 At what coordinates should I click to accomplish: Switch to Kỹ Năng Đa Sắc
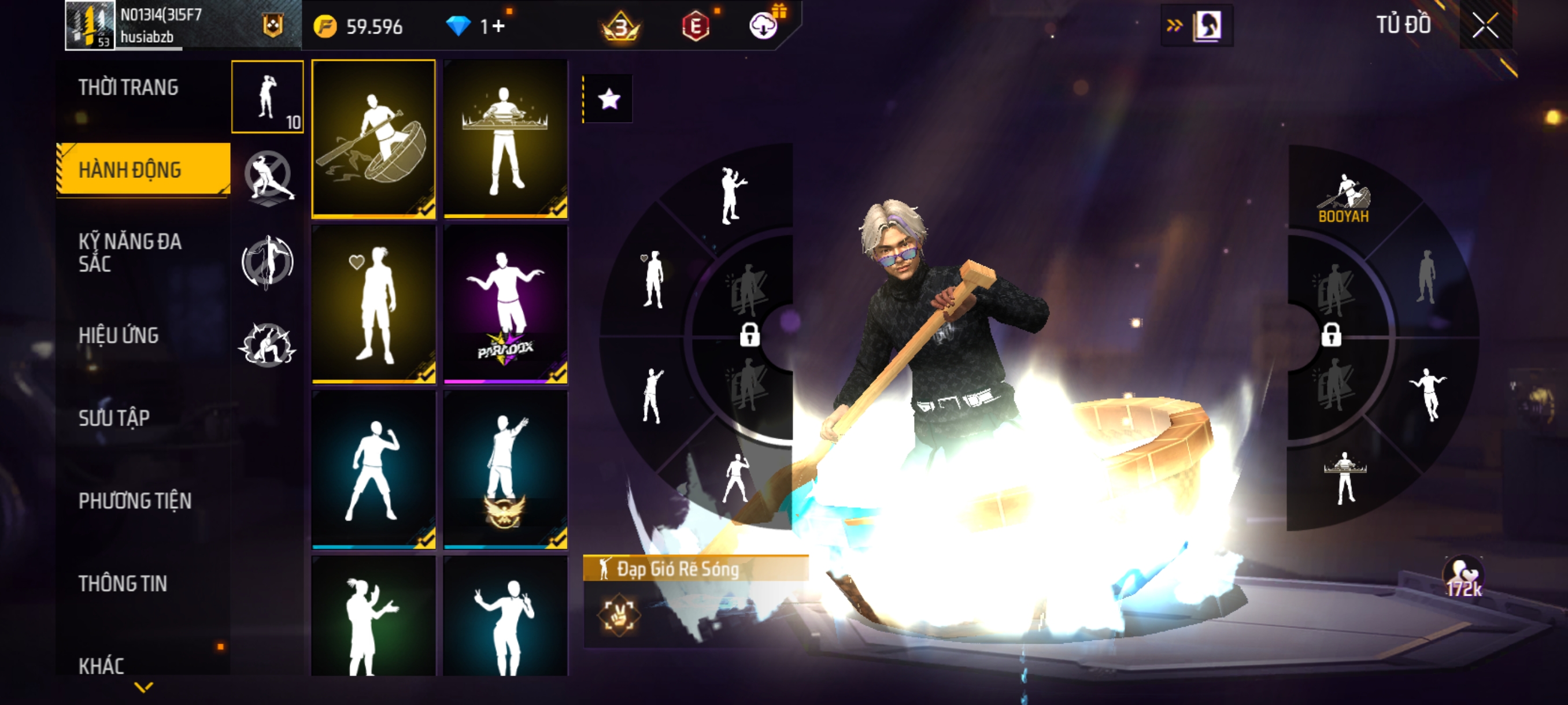(130, 252)
